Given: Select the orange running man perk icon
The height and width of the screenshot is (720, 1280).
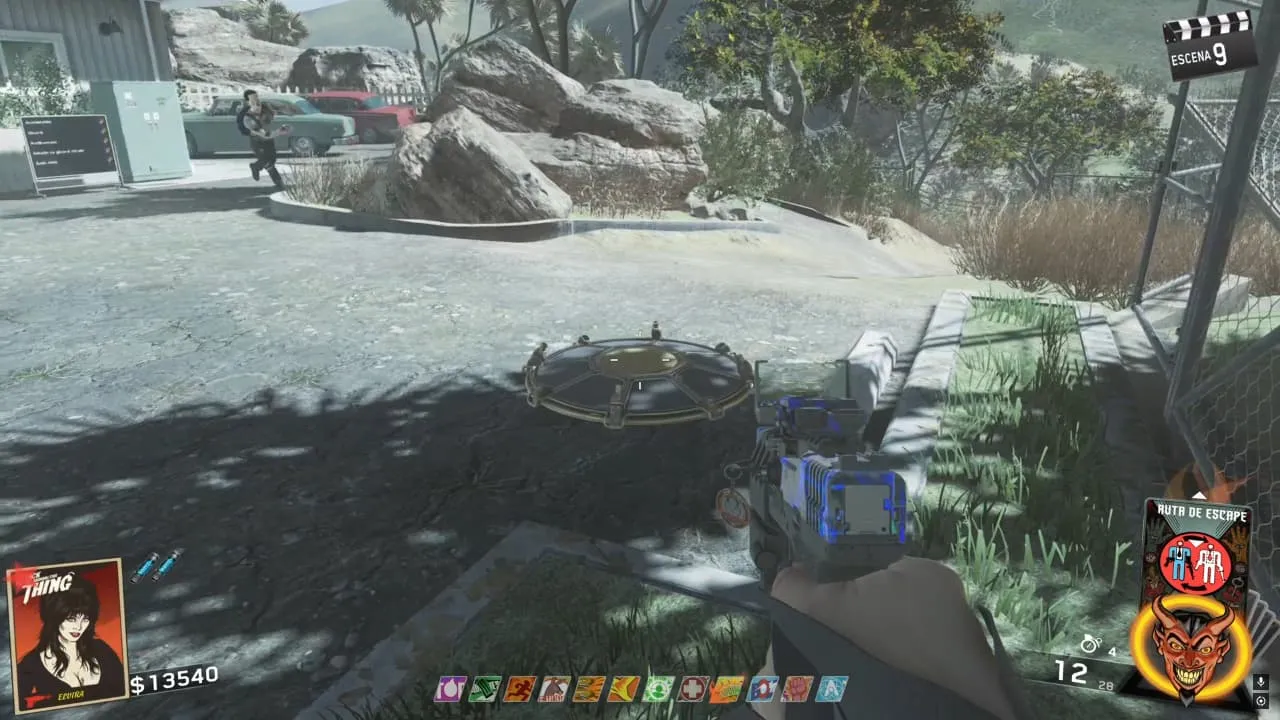Looking at the screenshot, I should (519, 688).
